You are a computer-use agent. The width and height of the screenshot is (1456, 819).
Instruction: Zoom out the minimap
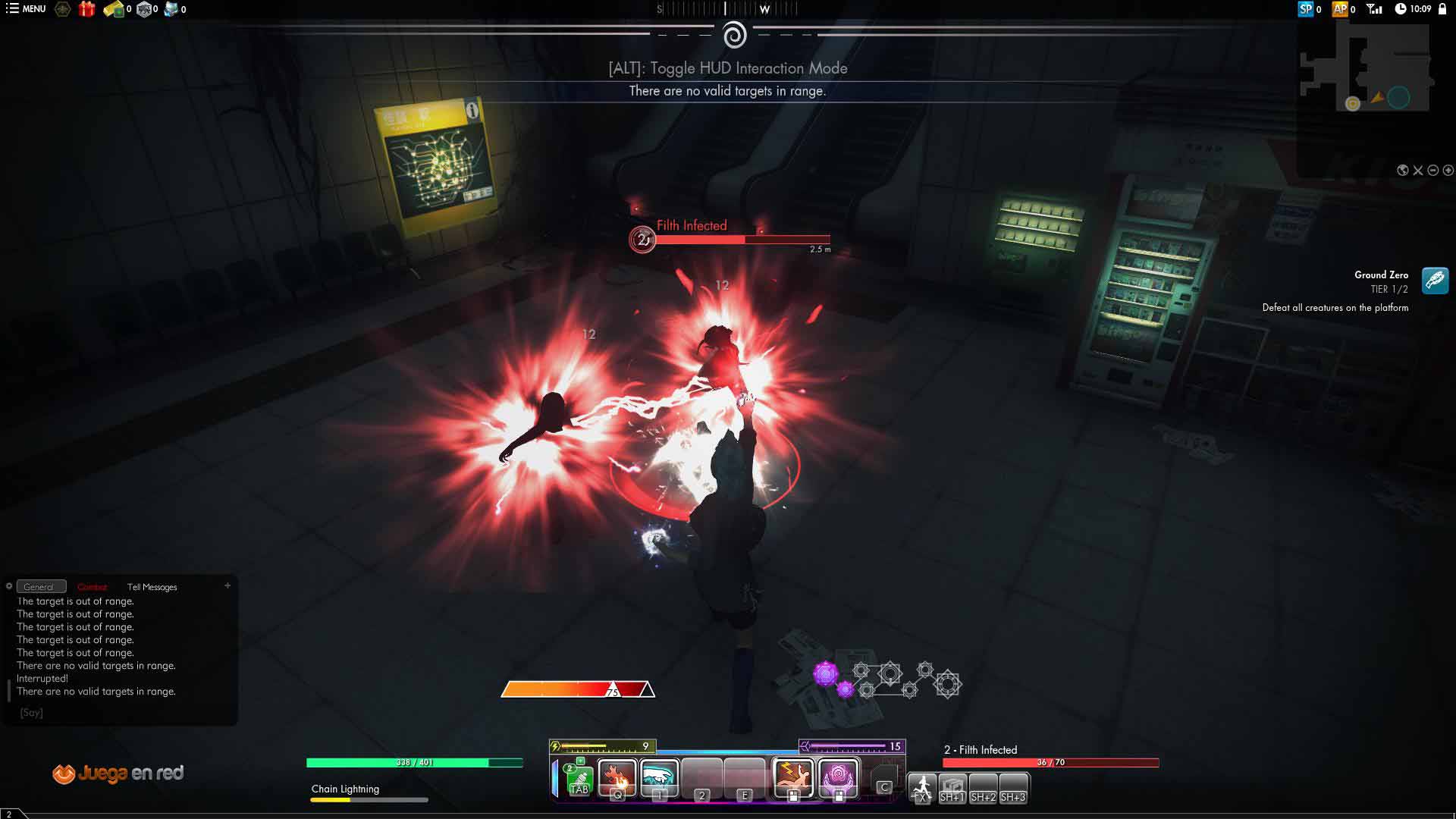tap(1433, 171)
